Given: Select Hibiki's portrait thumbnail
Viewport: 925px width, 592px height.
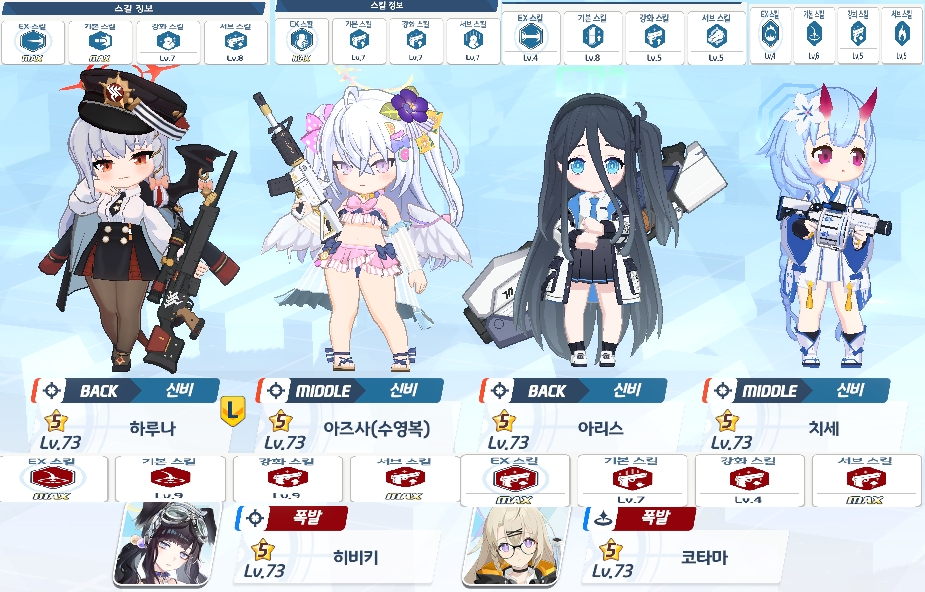Looking at the screenshot, I should pyautogui.click(x=154, y=545).
